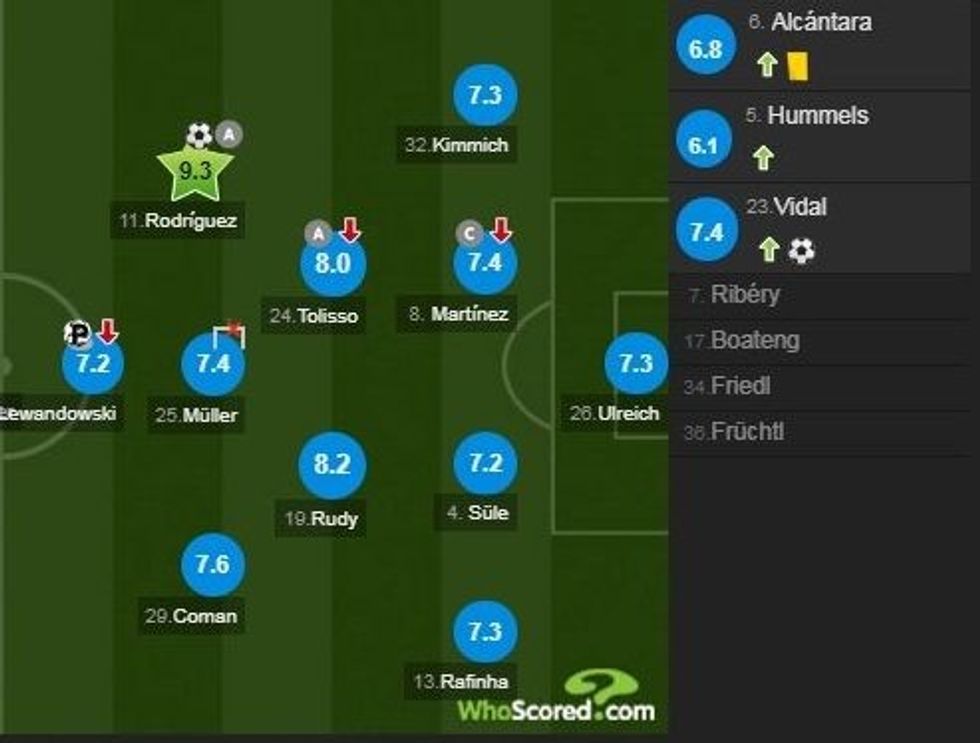Screen dimensions: 980x743
Task: Select Rodríguez's 9.3 star rating
Action: tap(194, 172)
